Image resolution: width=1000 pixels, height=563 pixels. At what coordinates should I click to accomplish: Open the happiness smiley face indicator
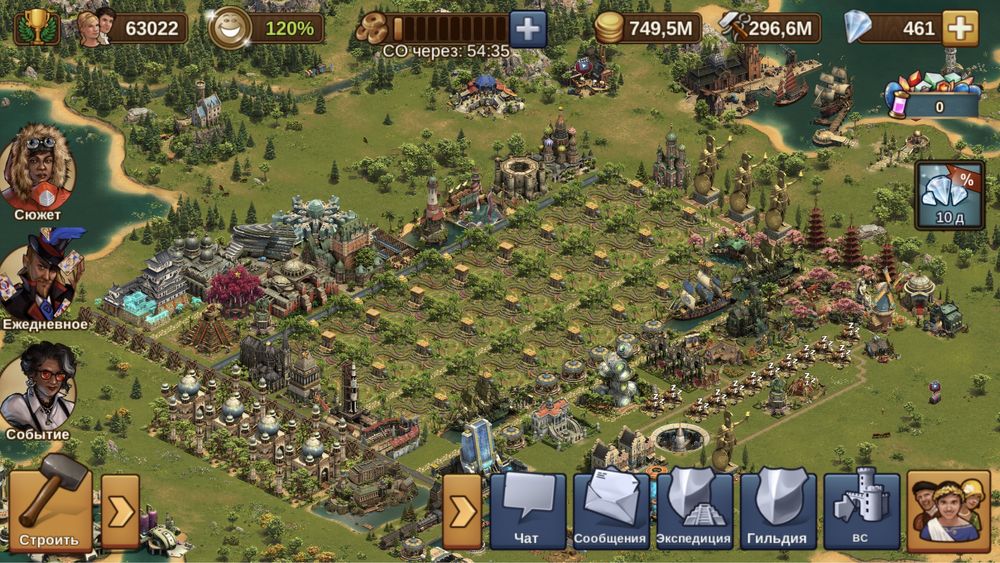[232, 28]
